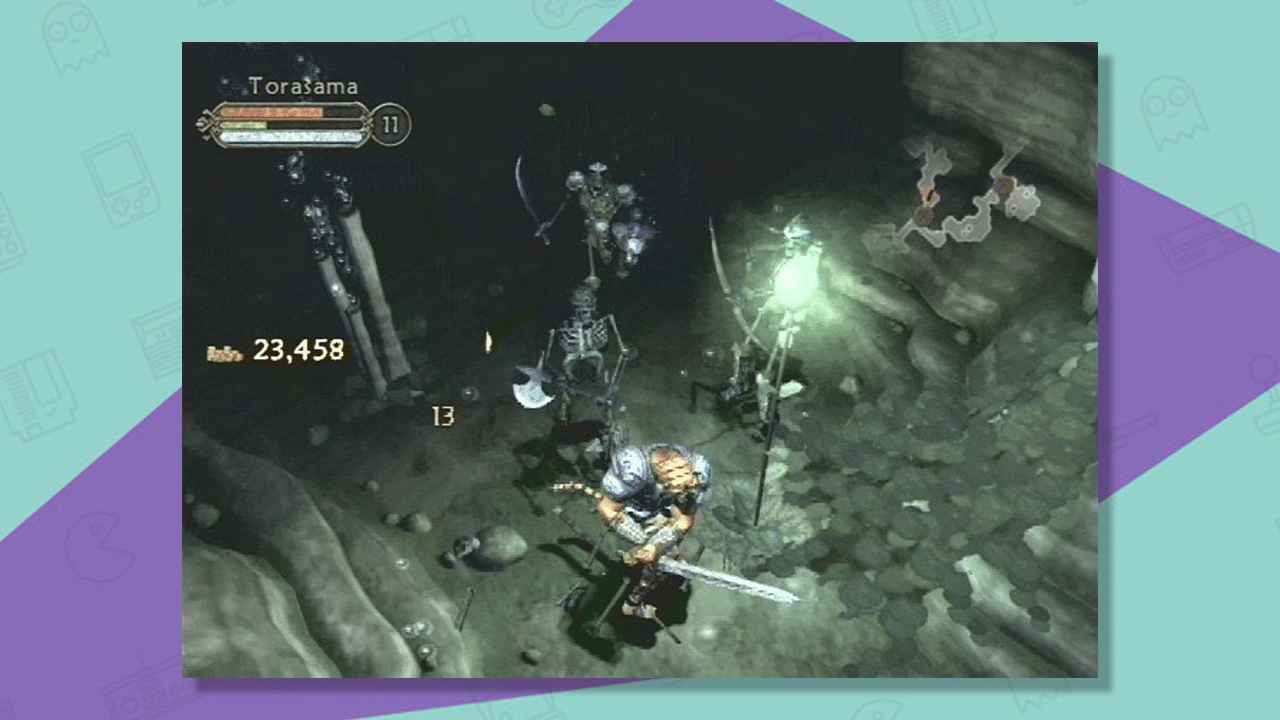This screenshot has height=720, width=1280.
Task: Click the red health bar of Torasama
Action: tap(272, 112)
